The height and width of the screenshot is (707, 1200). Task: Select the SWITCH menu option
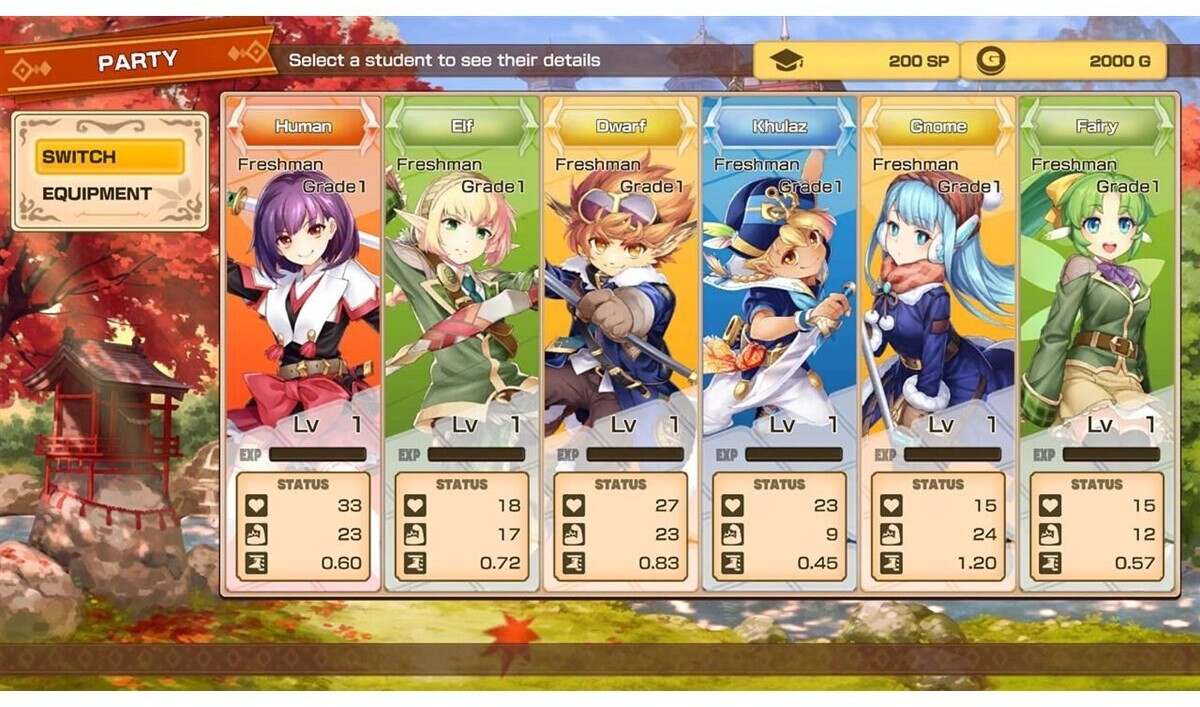[110, 157]
